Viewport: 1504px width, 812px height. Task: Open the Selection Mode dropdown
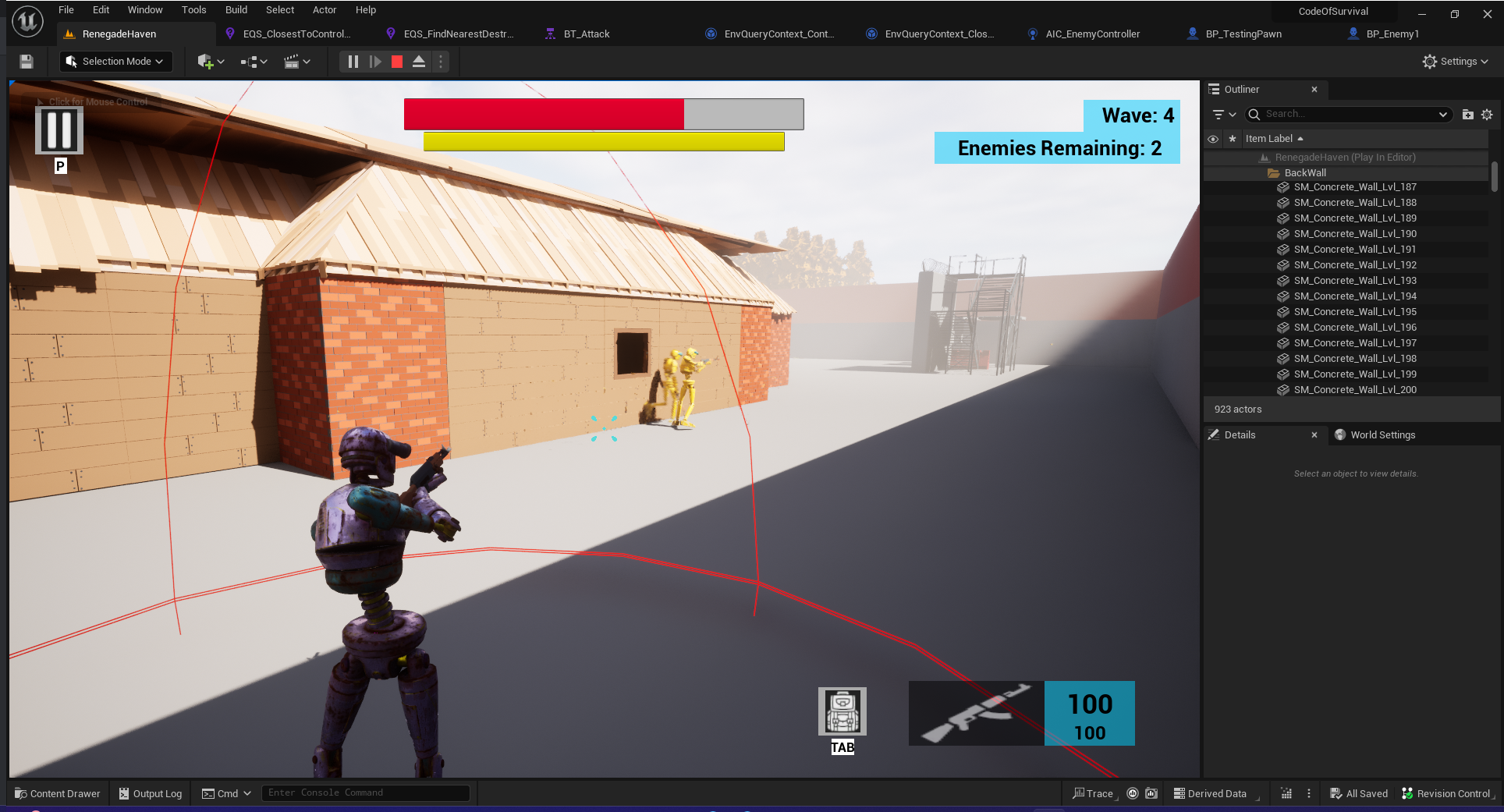click(115, 62)
